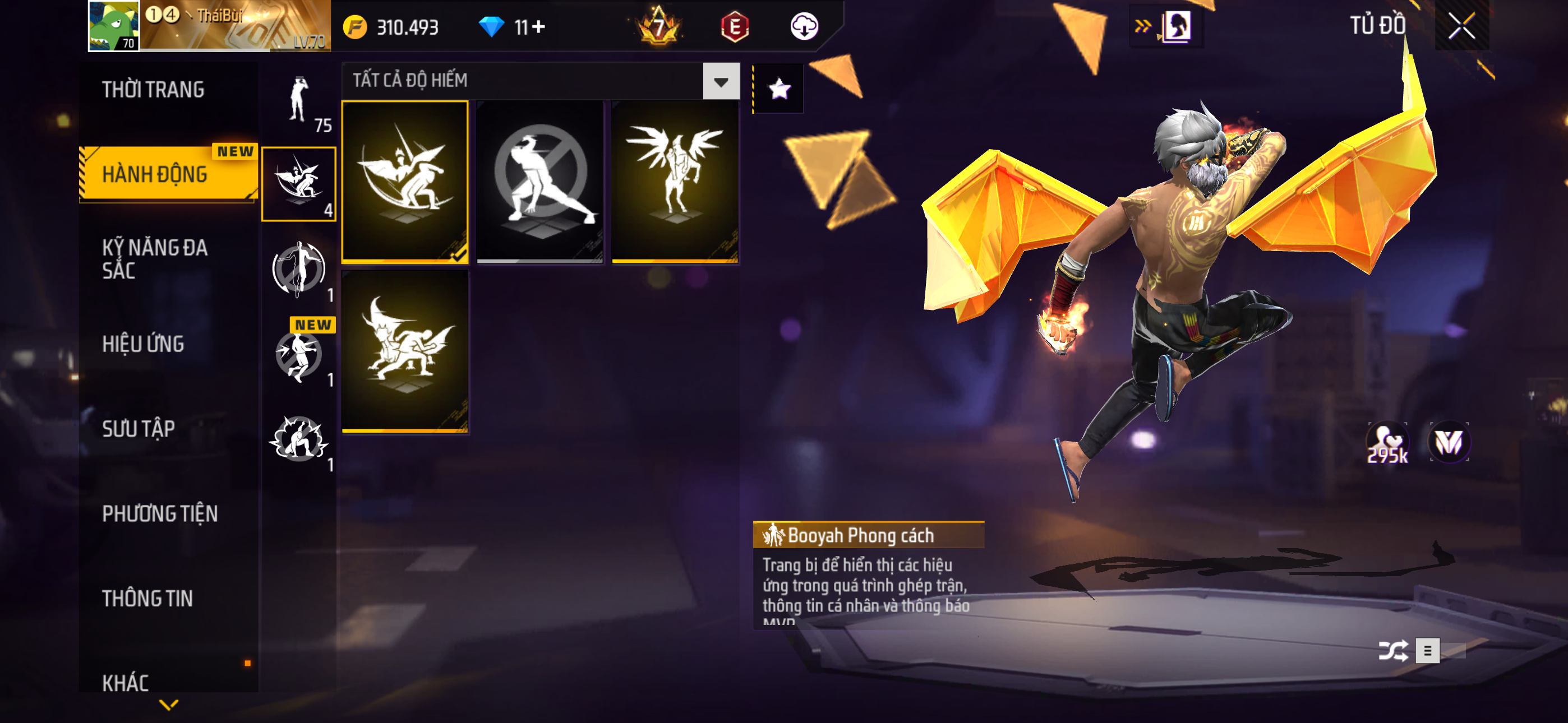This screenshot has width=1568, height=723.
Task: Choose the crossed-out no-style option
Action: pos(540,182)
